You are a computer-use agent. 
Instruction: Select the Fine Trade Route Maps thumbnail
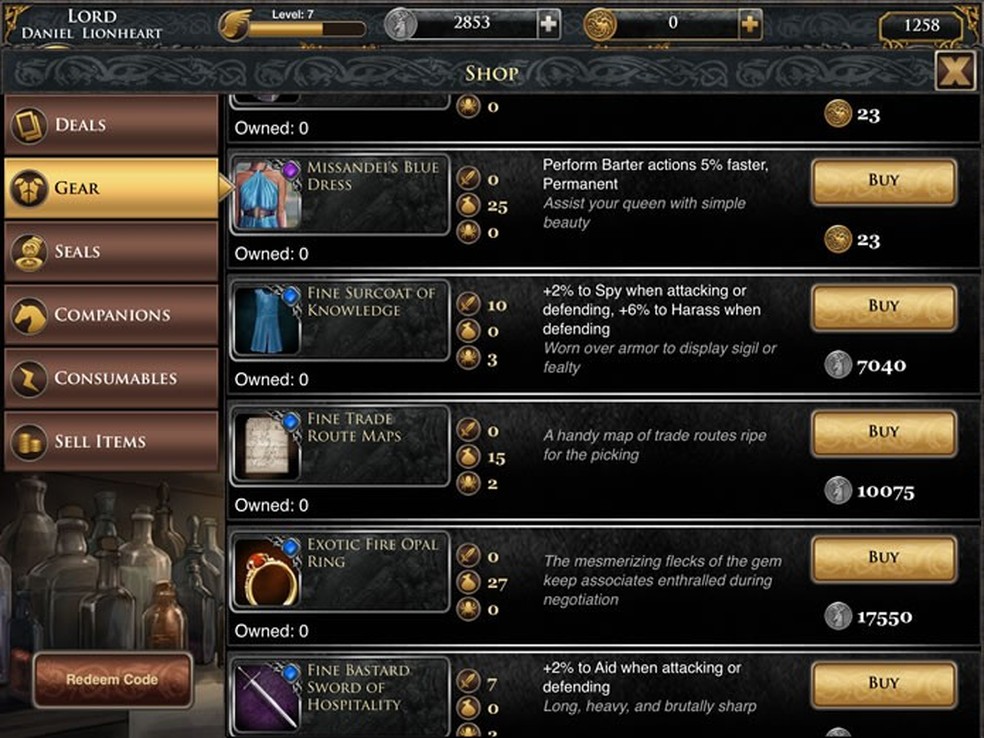click(x=269, y=447)
